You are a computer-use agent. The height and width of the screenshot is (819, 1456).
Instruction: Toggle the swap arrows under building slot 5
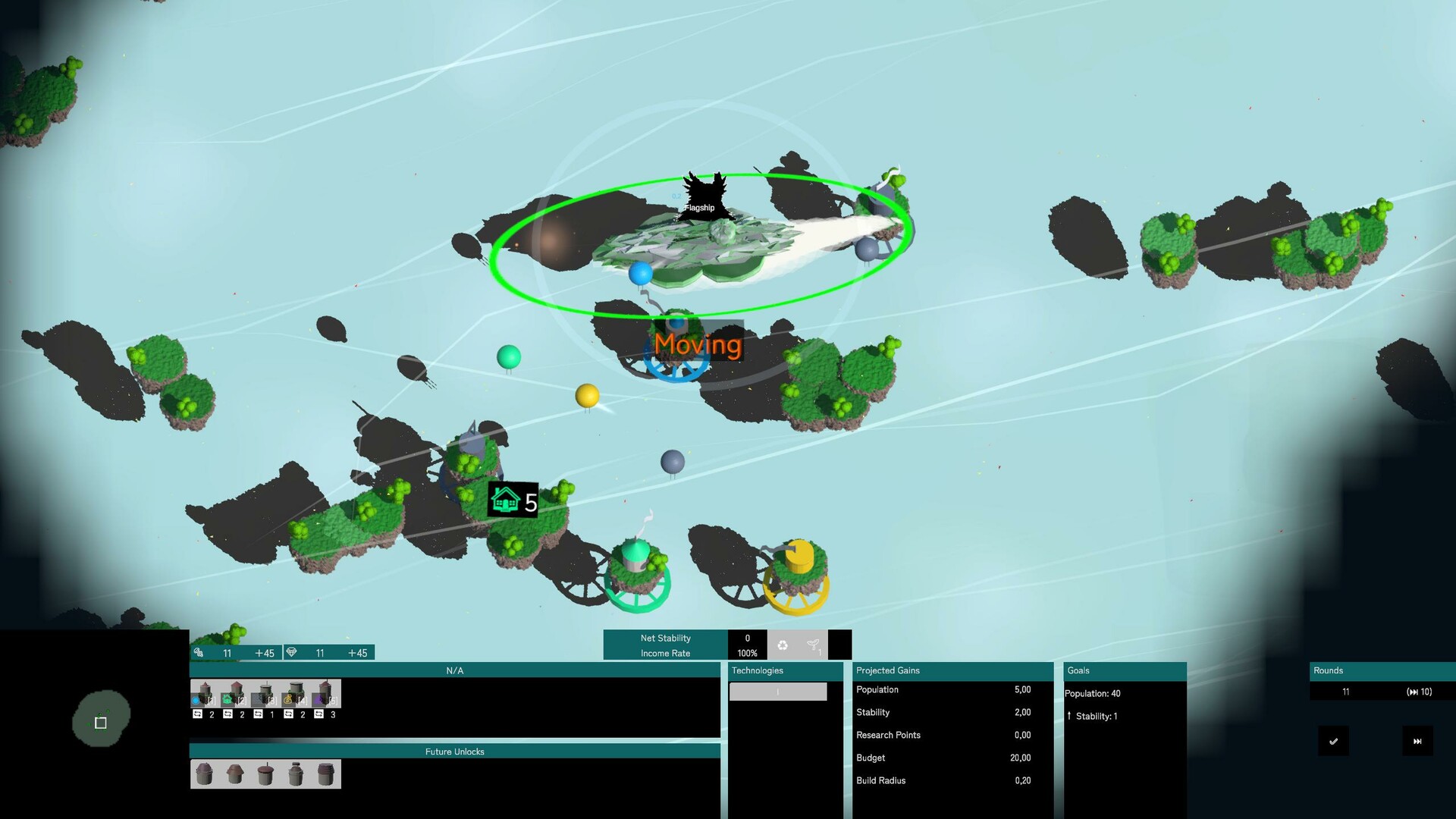pyautogui.click(x=319, y=716)
